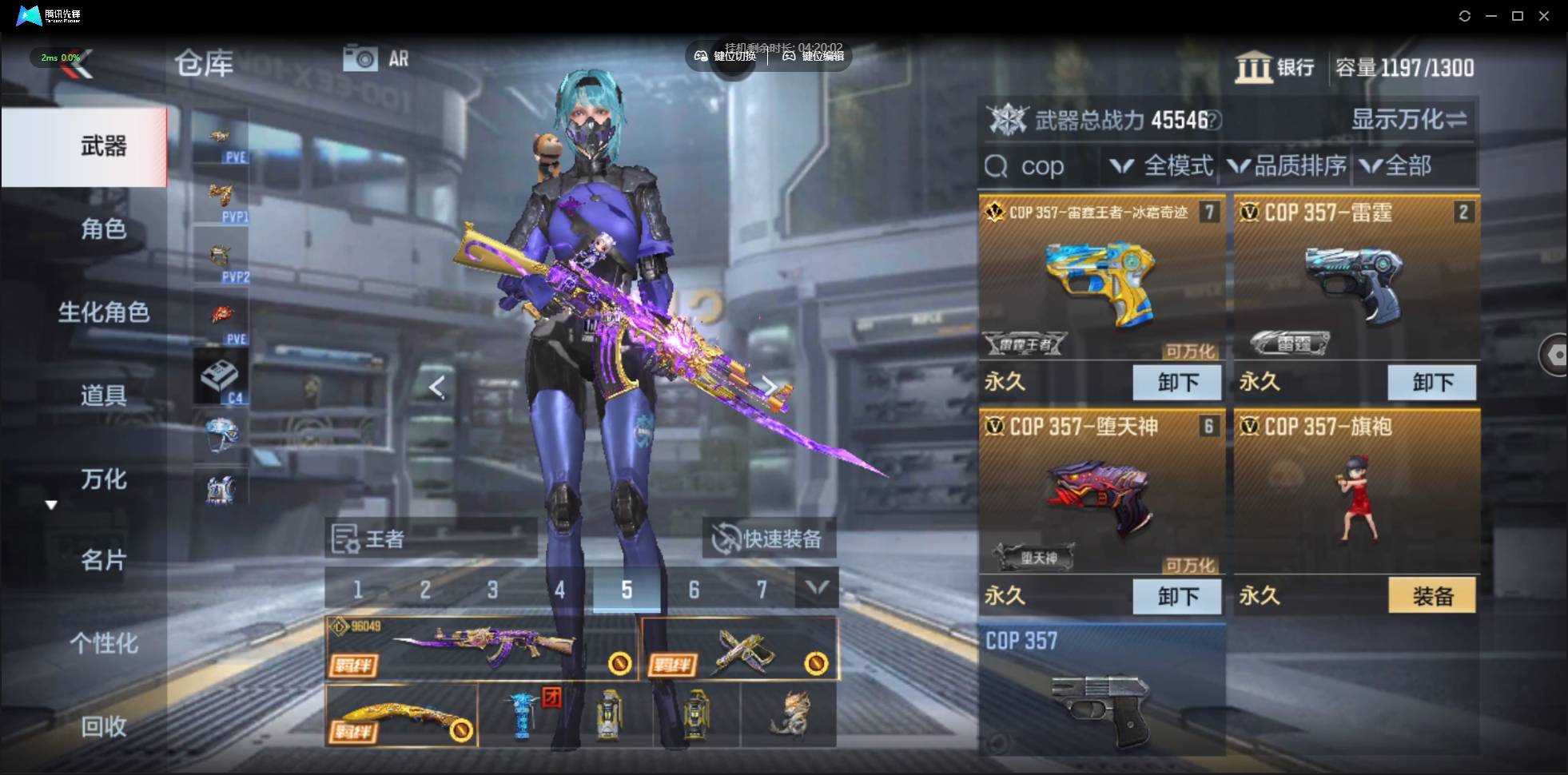Screen dimensions: 1568x775
Task: Switch to loadout slot 6
Action: click(694, 590)
